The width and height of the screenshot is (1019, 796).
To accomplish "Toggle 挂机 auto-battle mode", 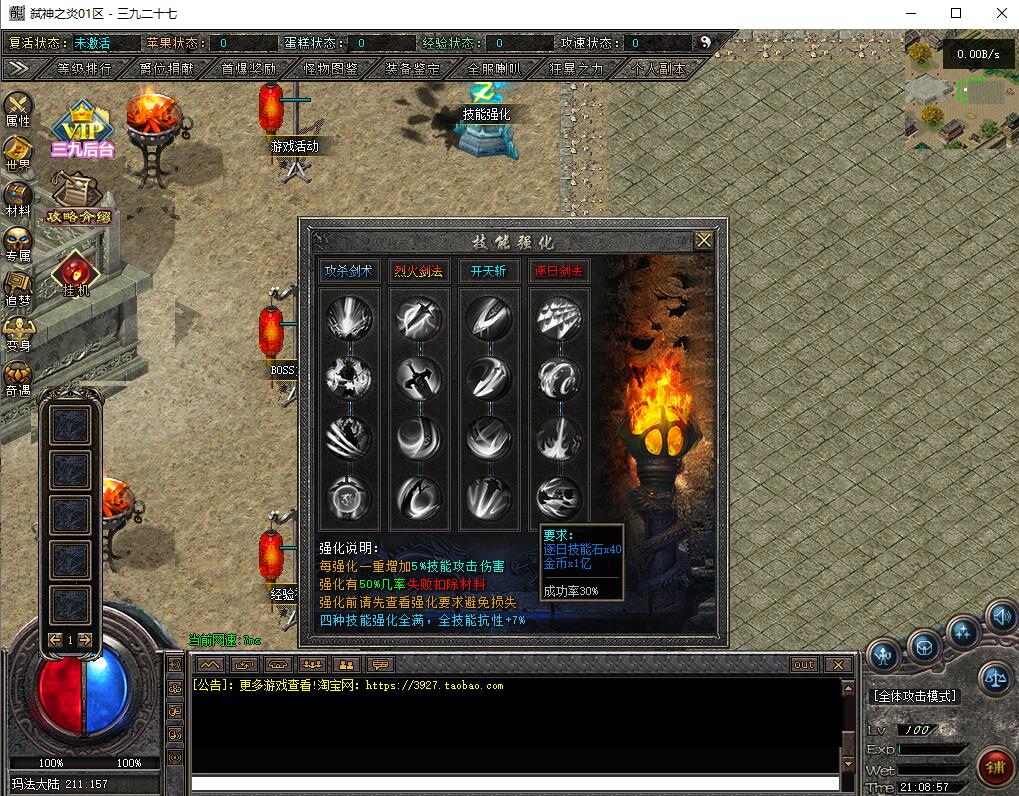I will click(x=76, y=274).
